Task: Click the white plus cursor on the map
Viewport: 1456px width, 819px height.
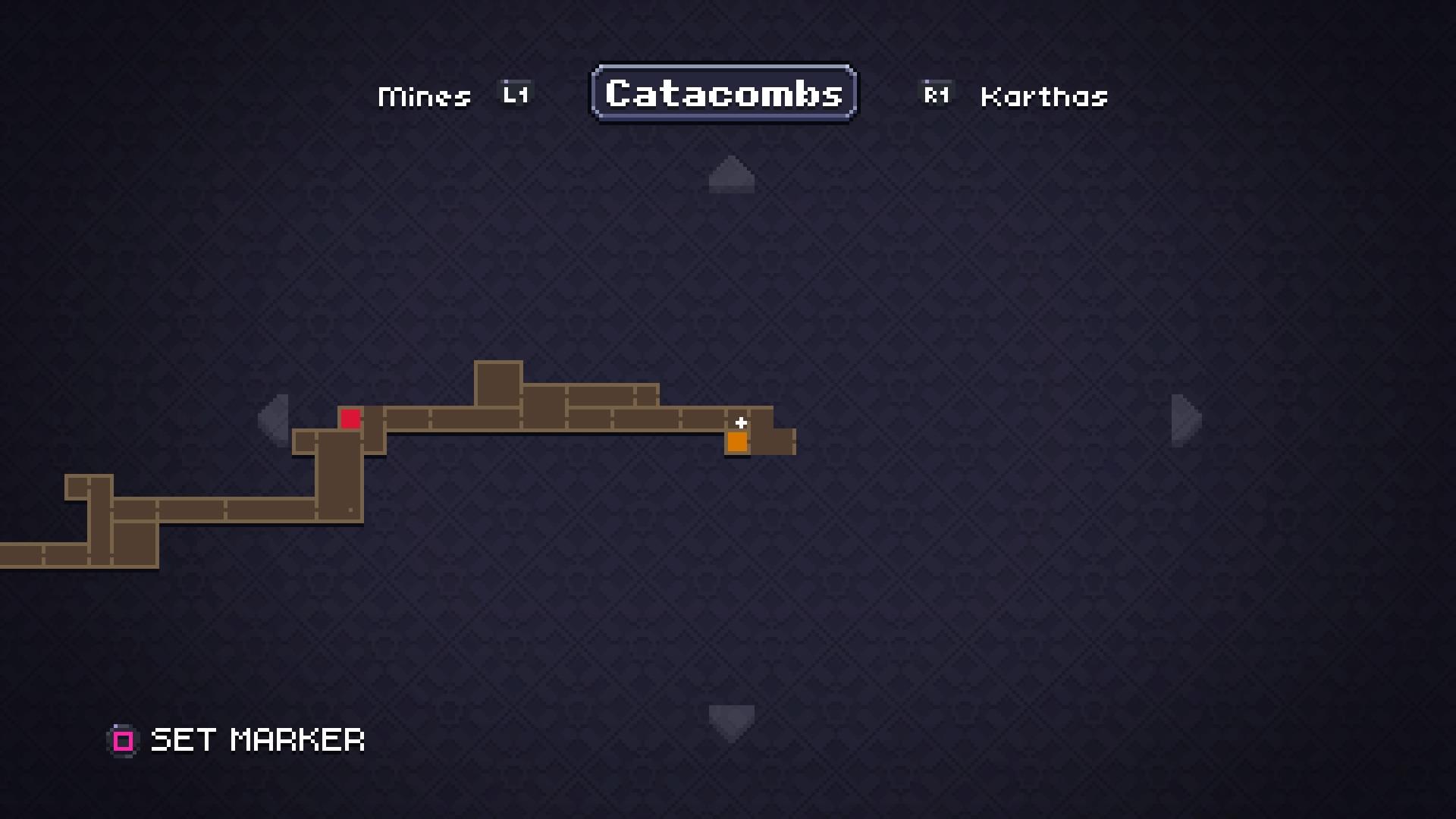Action: click(741, 422)
